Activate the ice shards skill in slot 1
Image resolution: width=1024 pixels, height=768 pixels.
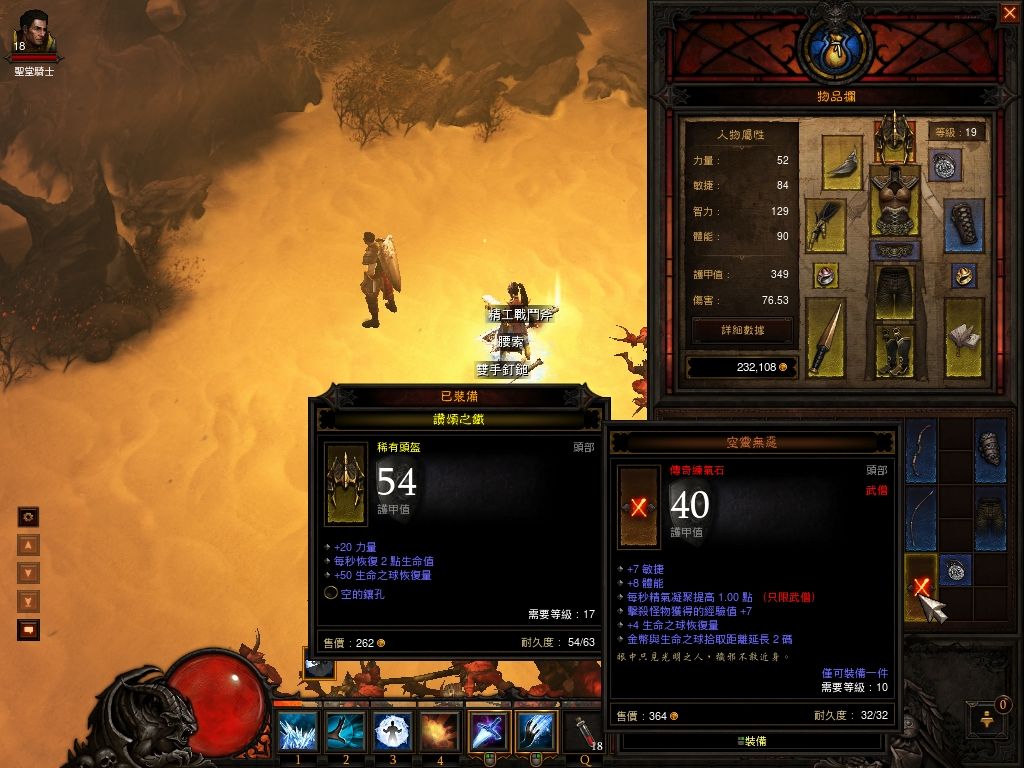pyautogui.click(x=298, y=731)
